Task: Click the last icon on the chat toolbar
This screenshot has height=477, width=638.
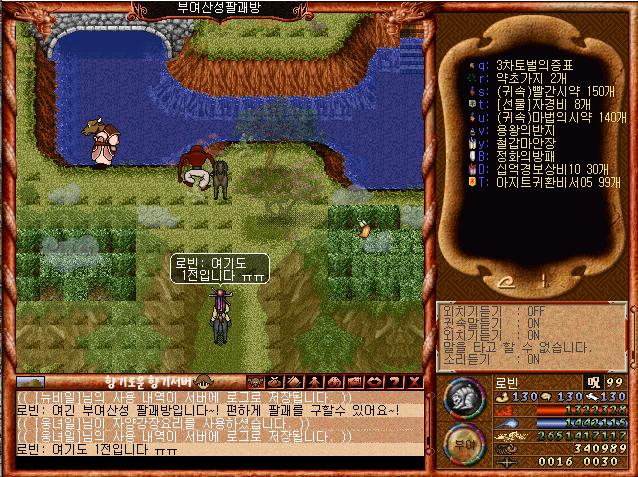Action: tap(412, 381)
